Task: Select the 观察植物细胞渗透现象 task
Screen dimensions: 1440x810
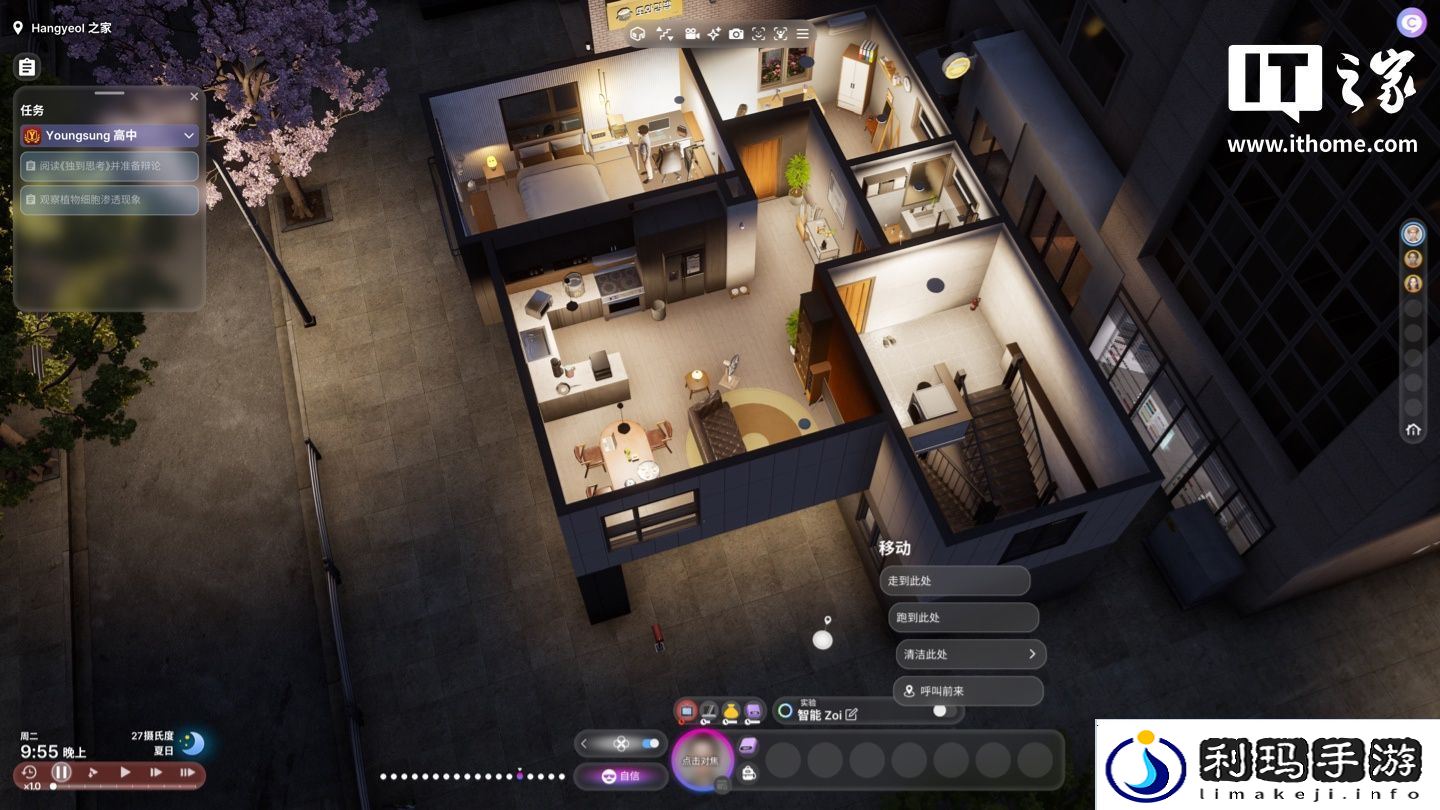Action: 110,200
